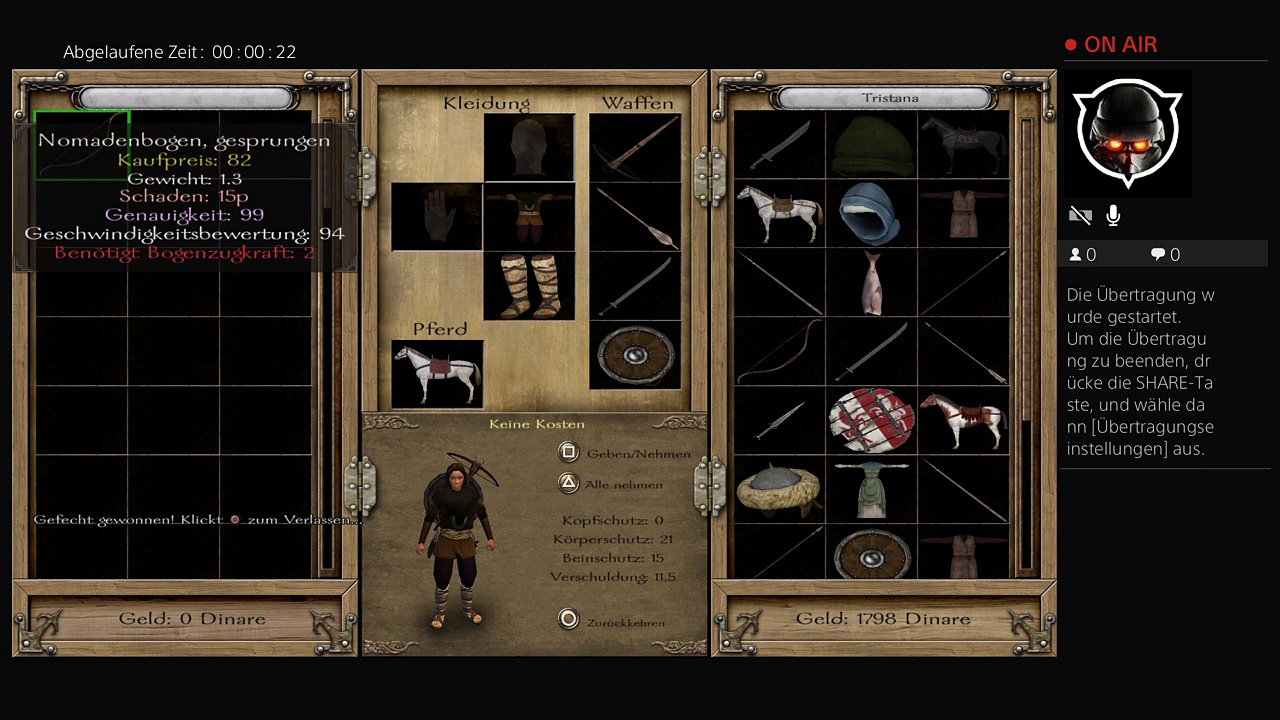Select the brown-spotted horse in inventory
1280x720 pixels.
tap(963, 420)
